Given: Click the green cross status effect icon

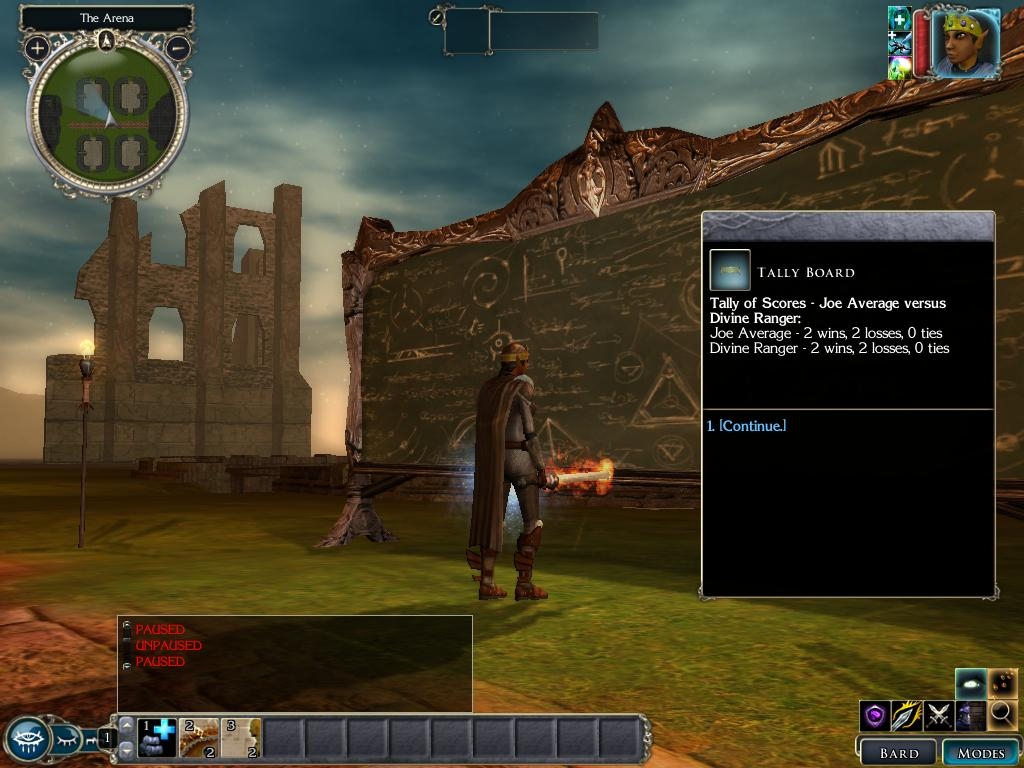Looking at the screenshot, I should click(899, 19).
